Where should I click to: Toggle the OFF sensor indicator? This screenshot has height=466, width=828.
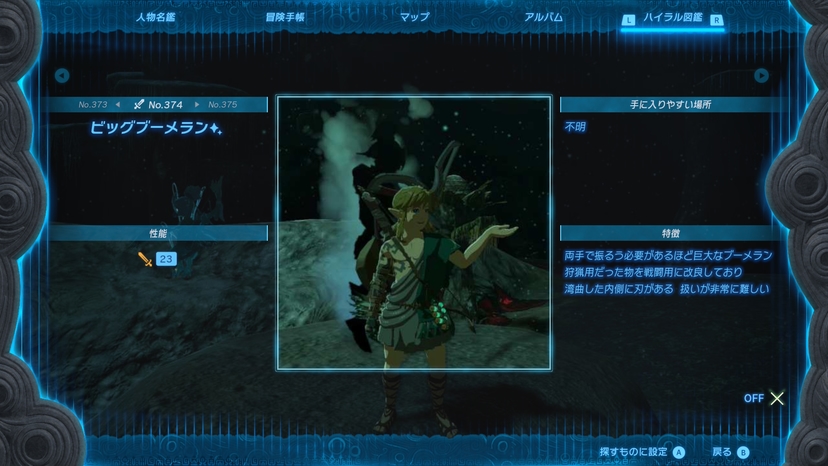(765, 398)
